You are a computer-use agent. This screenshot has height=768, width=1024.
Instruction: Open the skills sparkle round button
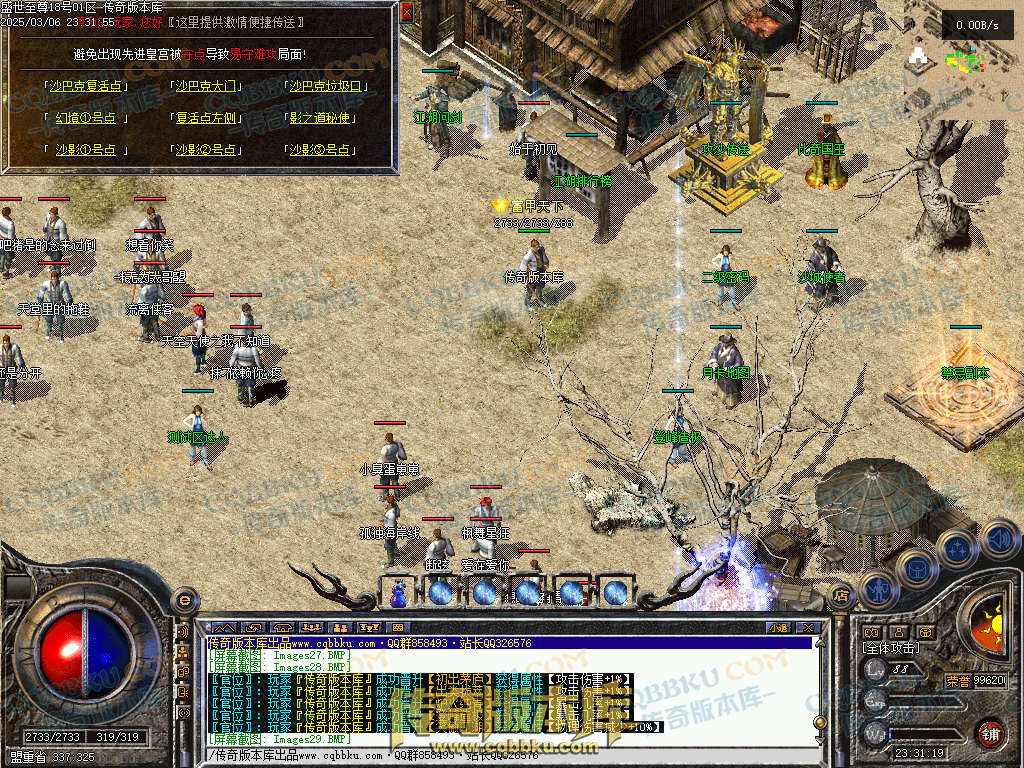(x=958, y=549)
